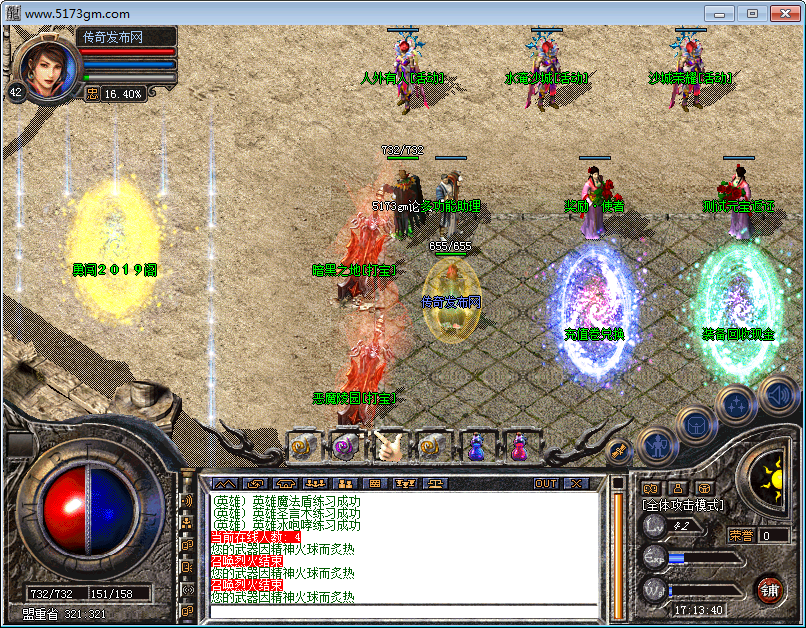Select the pointing hand belt slot
The image size is (806, 628).
point(388,447)
